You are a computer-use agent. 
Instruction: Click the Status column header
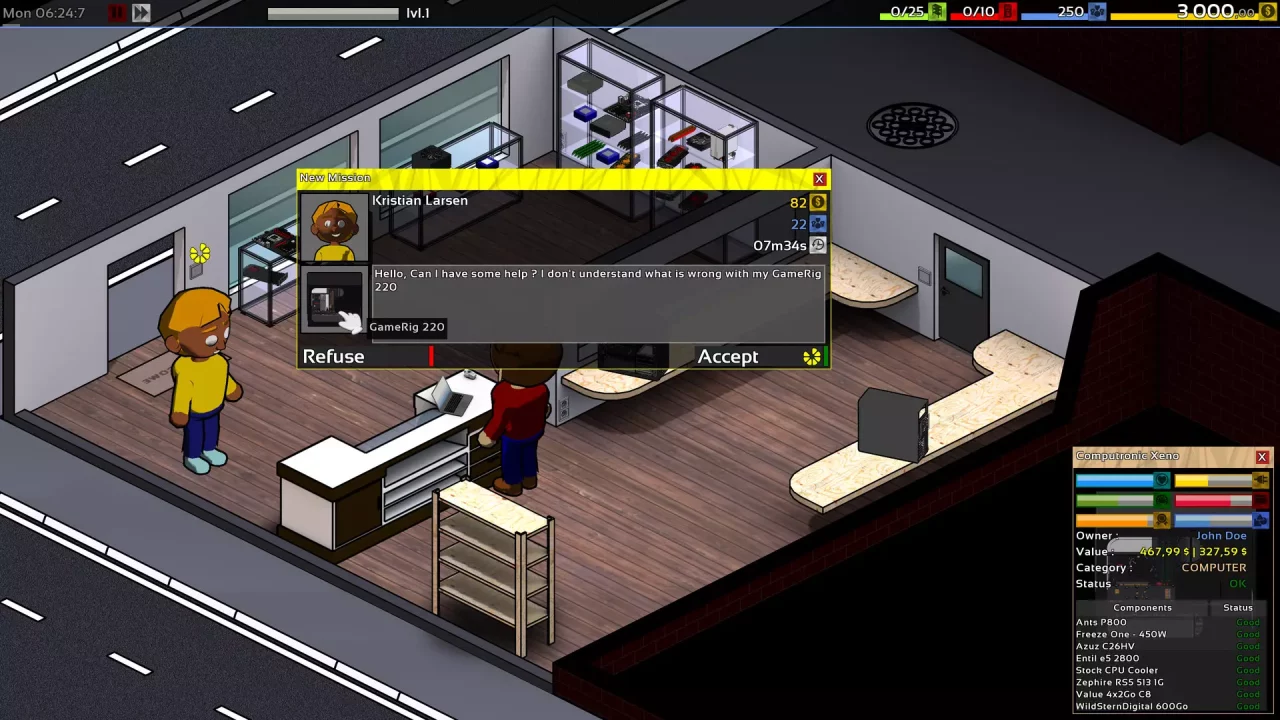pyautogui.click(x=1237, y=608)
